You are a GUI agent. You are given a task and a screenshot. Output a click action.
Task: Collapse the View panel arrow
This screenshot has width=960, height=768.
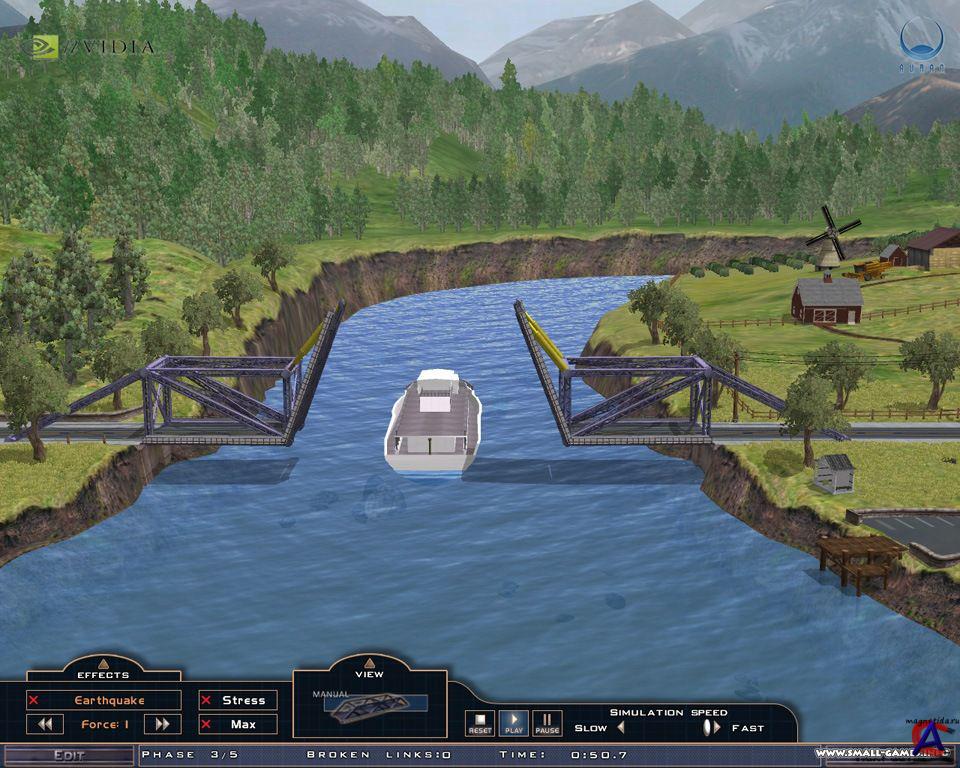369,662
